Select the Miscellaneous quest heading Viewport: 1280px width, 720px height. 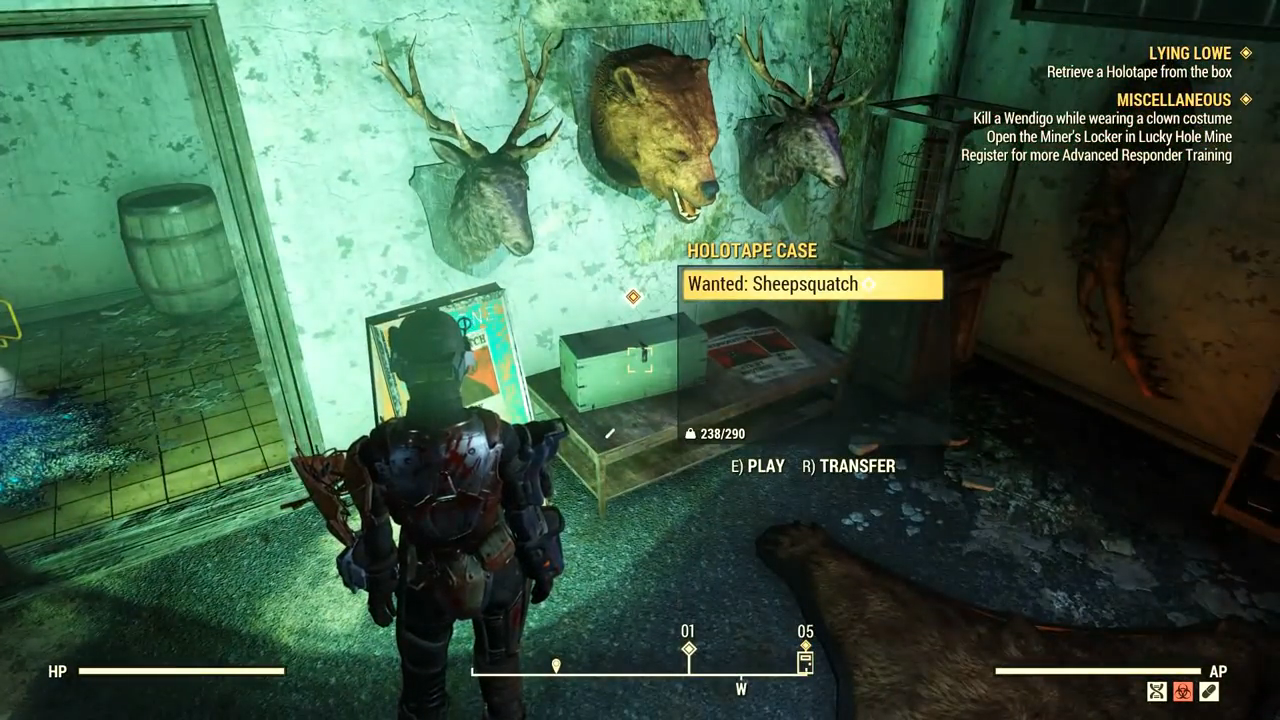(x=1173, y=100)
